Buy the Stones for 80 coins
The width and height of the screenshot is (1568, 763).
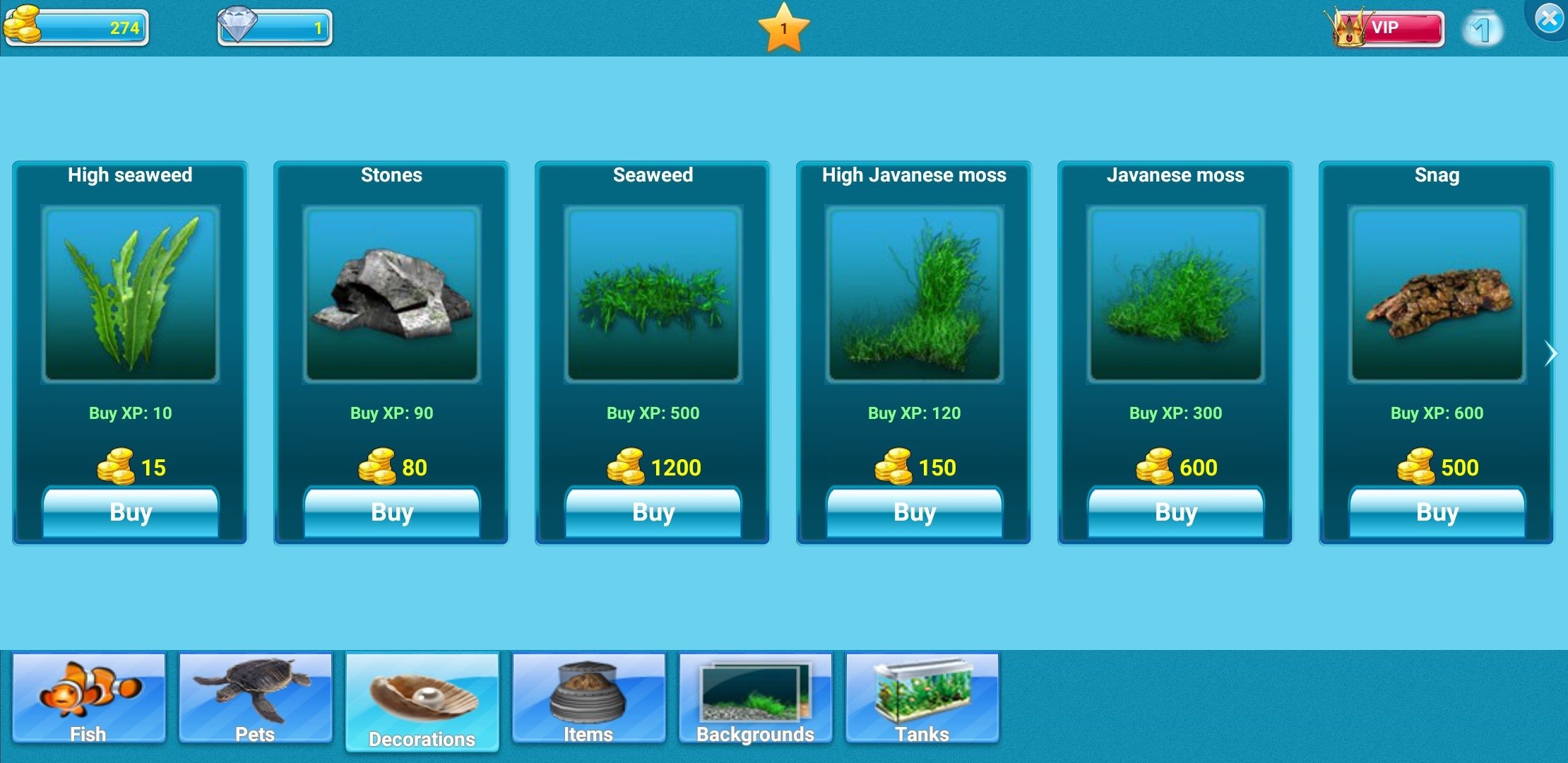coord(392,511)
